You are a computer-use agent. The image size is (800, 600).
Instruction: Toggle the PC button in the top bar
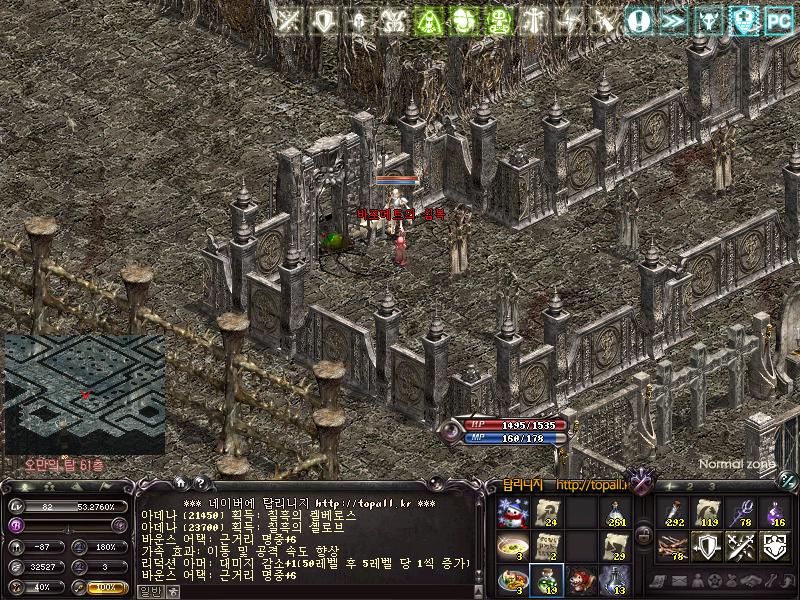778,19
